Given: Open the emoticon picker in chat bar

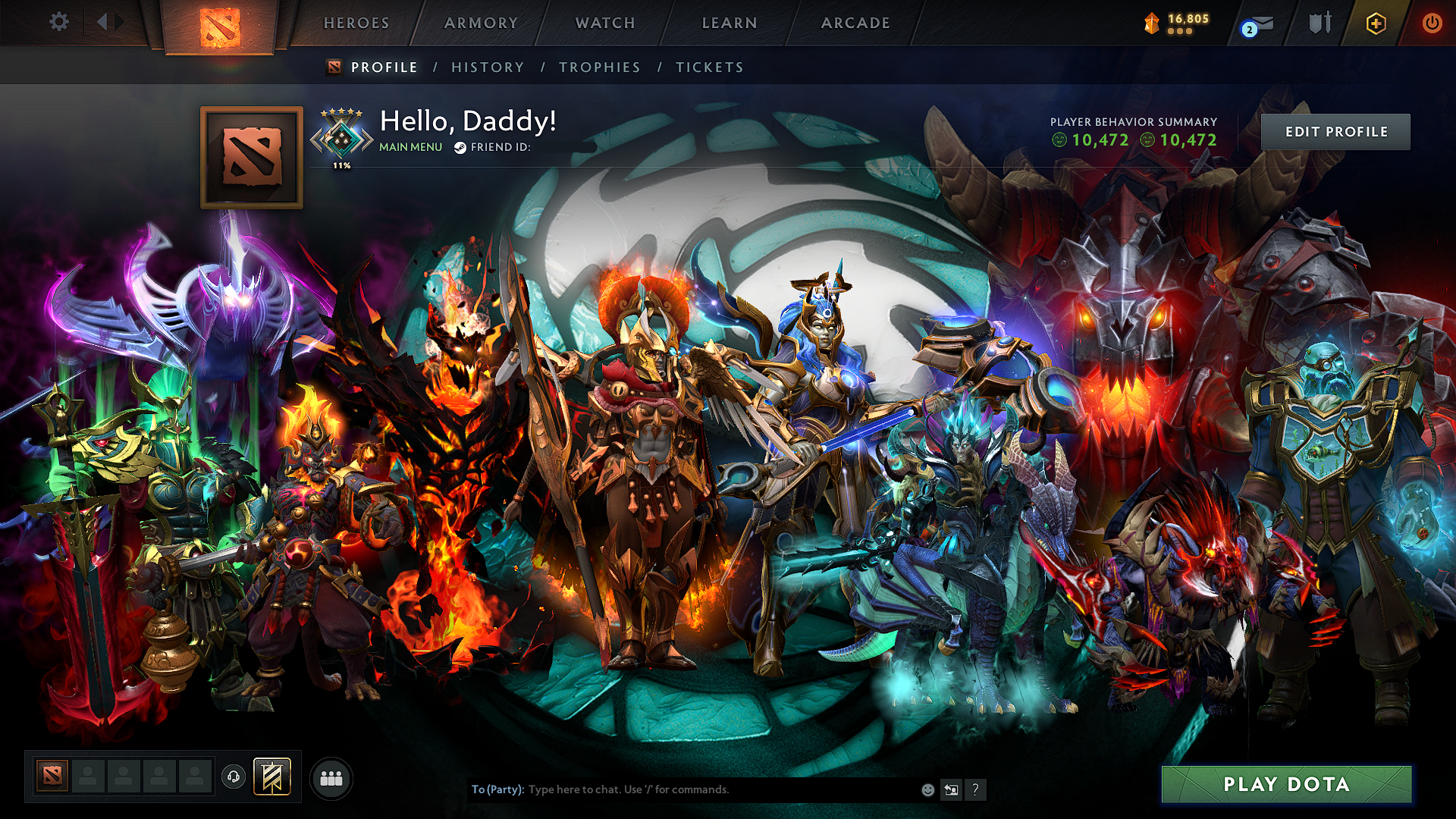Looking at the screenshot, I should 927,789.
